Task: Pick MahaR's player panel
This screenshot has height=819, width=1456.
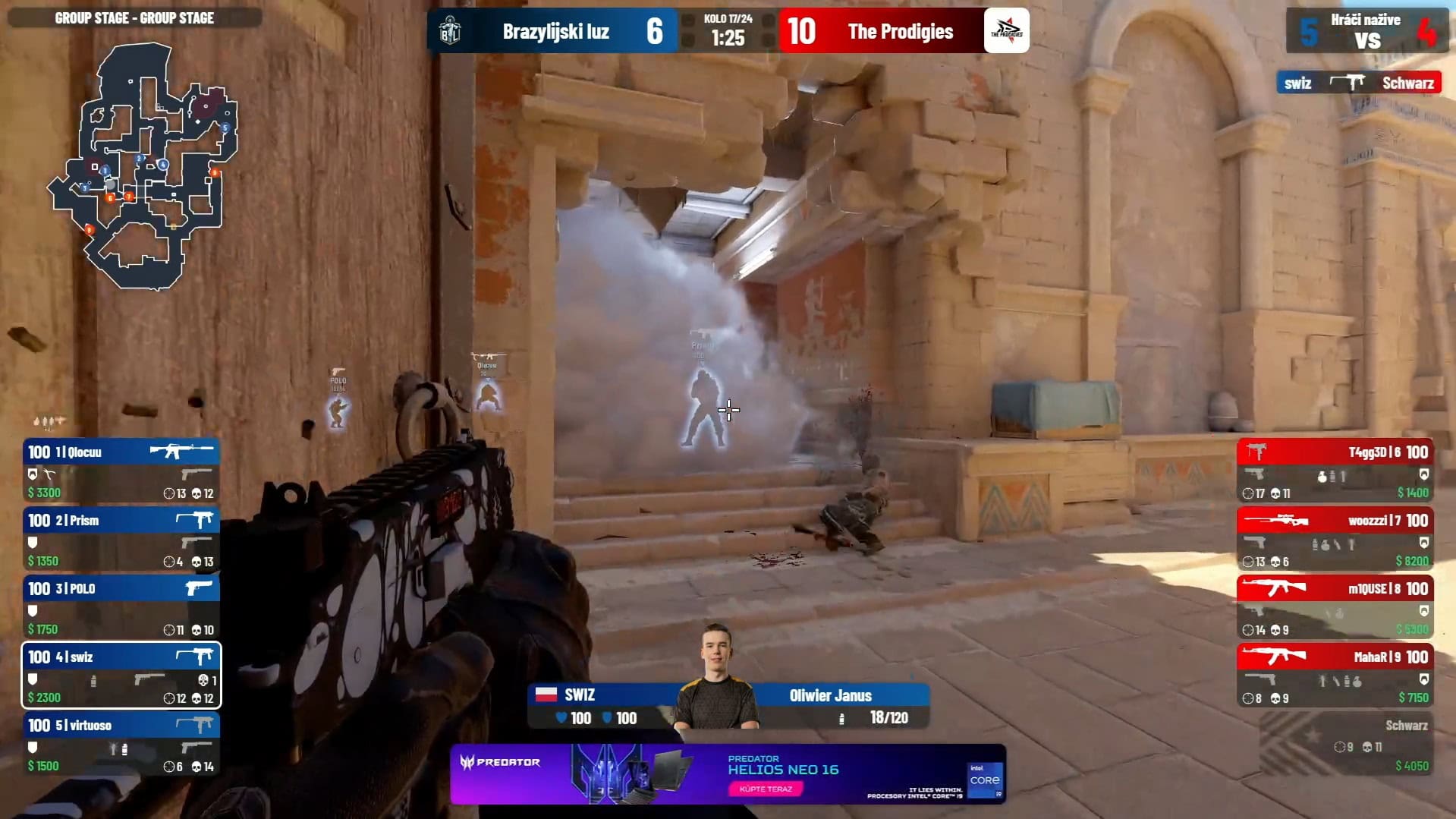Action: coord(1335,676)
